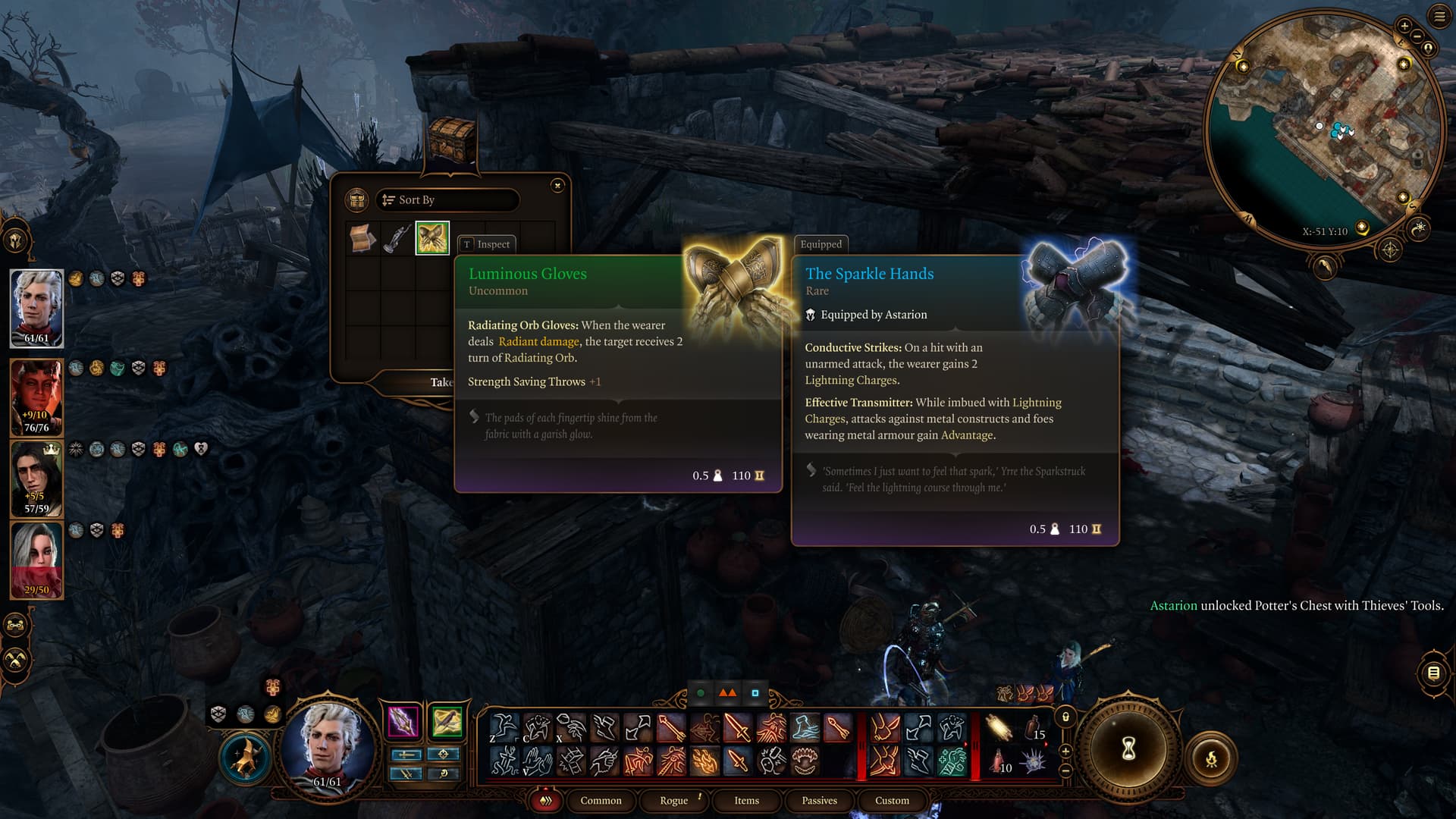Select the dark-haired crowned party portrait

point(36,479)
